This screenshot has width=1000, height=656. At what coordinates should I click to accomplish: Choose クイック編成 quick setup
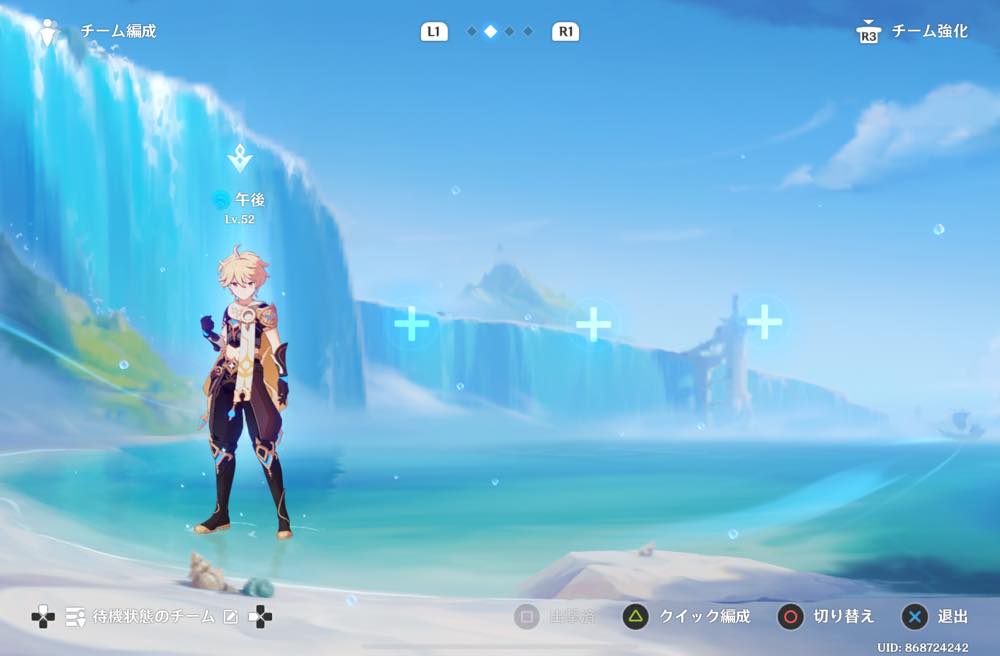[686, 617]
